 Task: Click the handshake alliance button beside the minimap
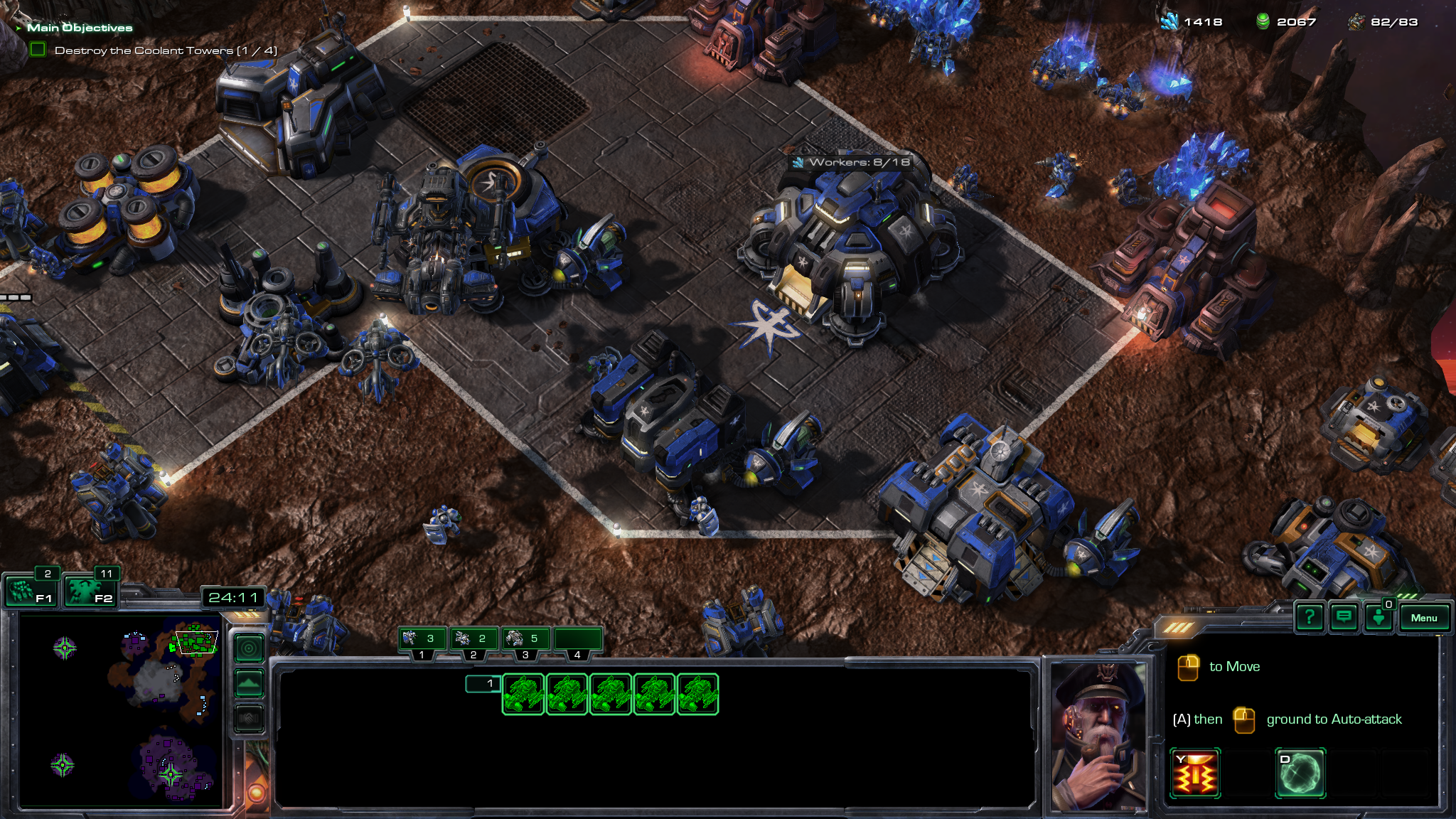[249, 718]
